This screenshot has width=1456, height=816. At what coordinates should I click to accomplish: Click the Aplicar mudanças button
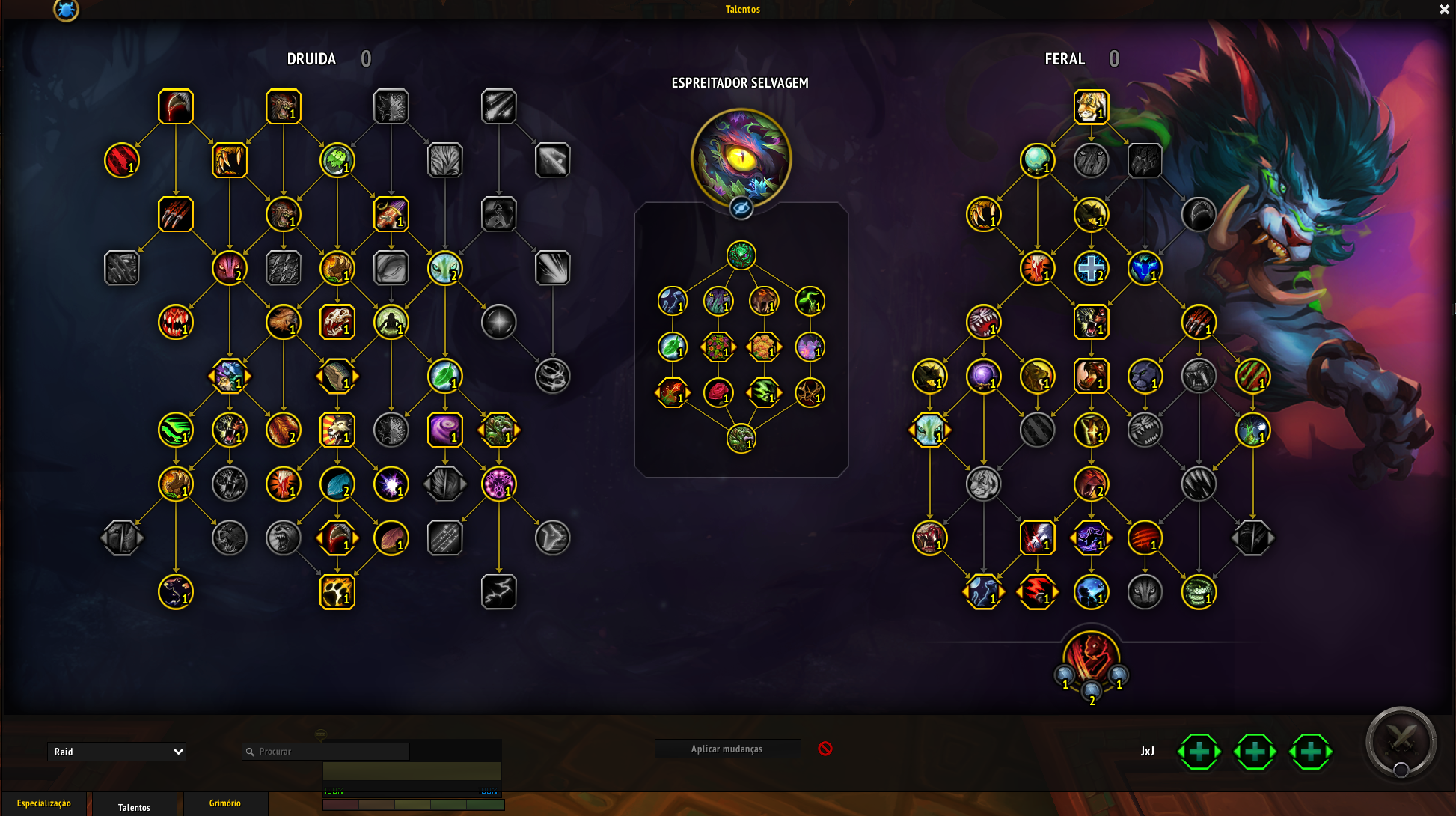pos(727,749)
